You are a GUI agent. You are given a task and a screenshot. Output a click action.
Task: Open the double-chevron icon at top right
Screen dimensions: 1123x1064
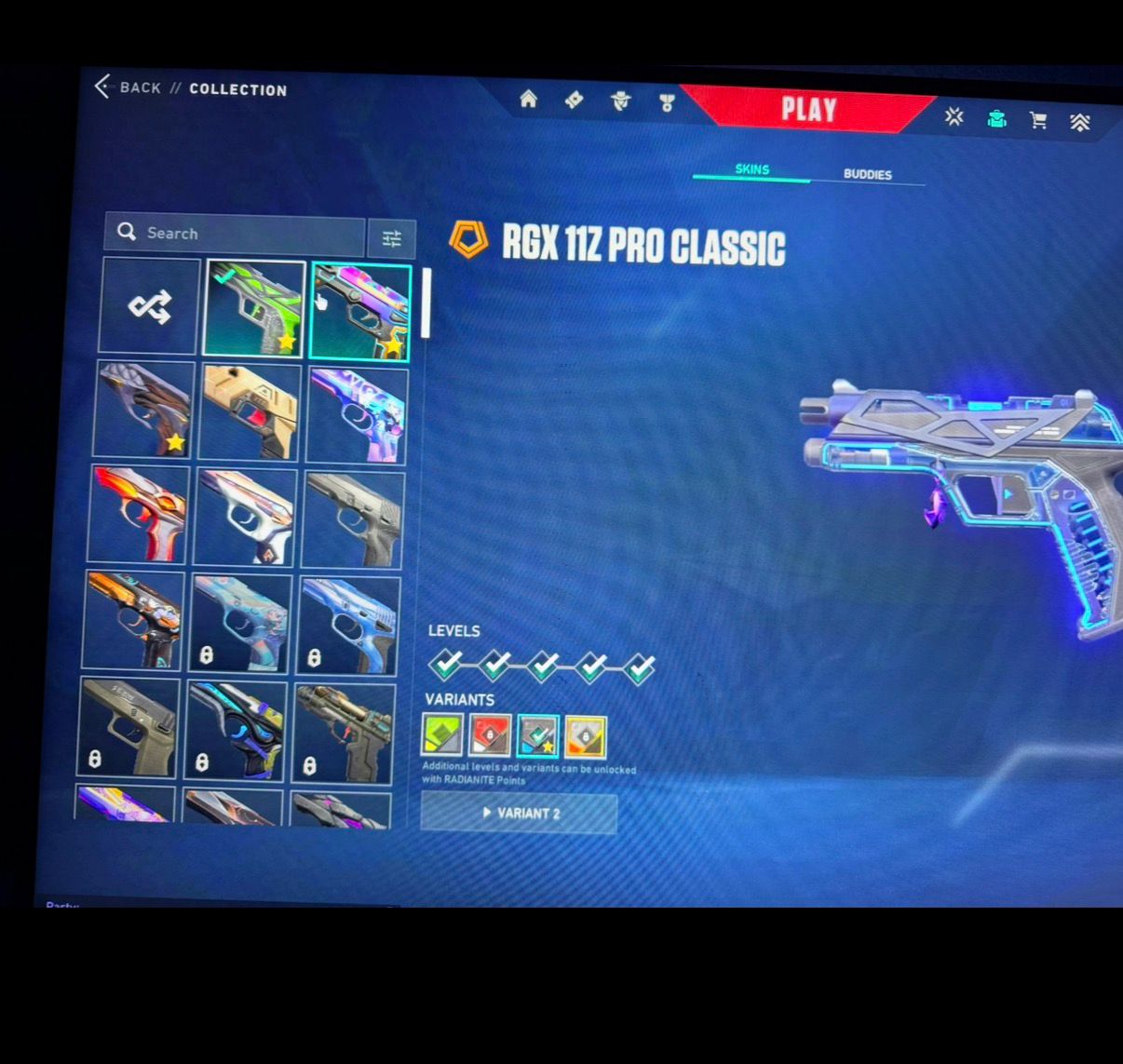coord(1080,122)
